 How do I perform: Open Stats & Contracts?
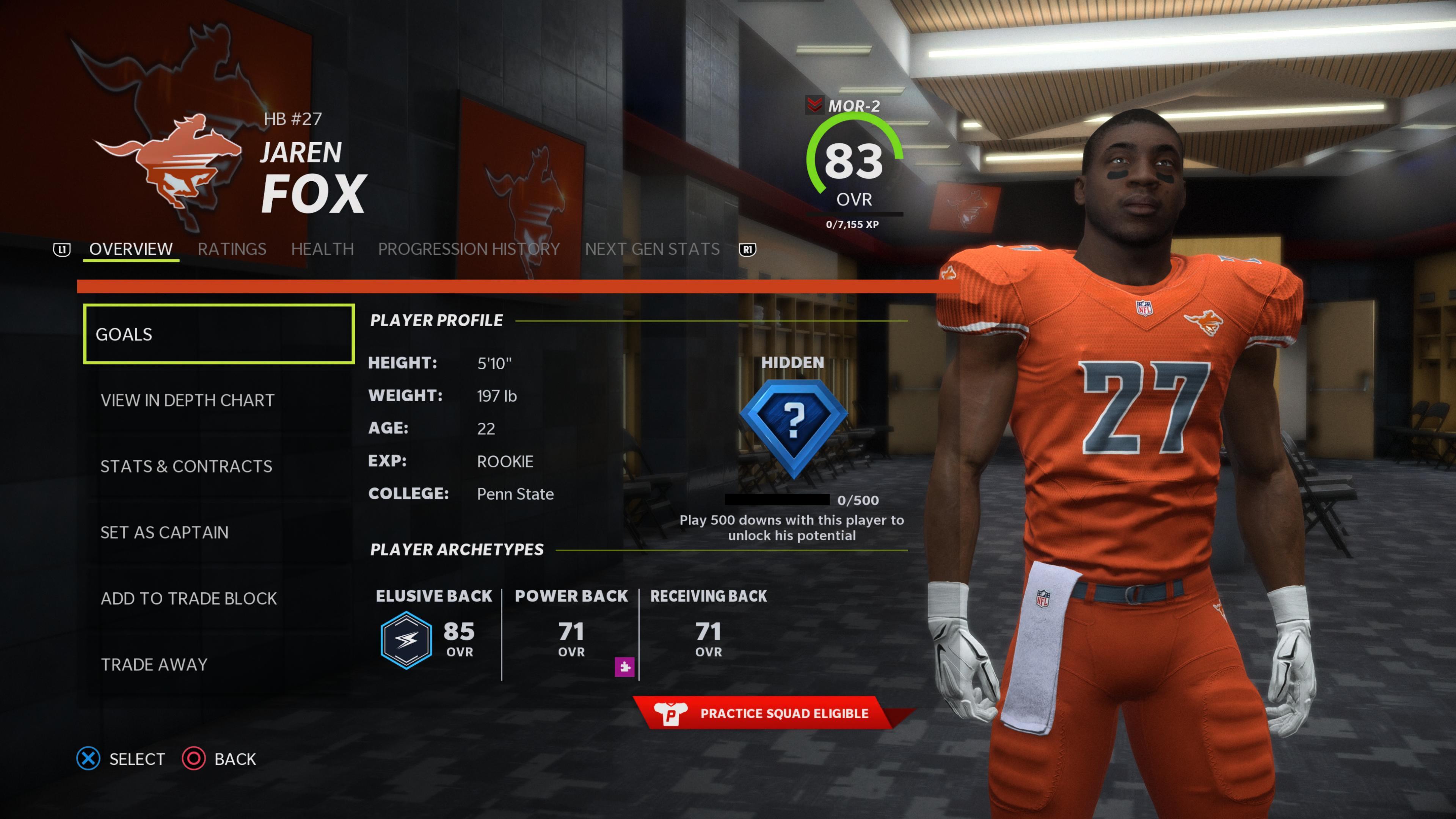pyautogui.click(x=186, y=466)
